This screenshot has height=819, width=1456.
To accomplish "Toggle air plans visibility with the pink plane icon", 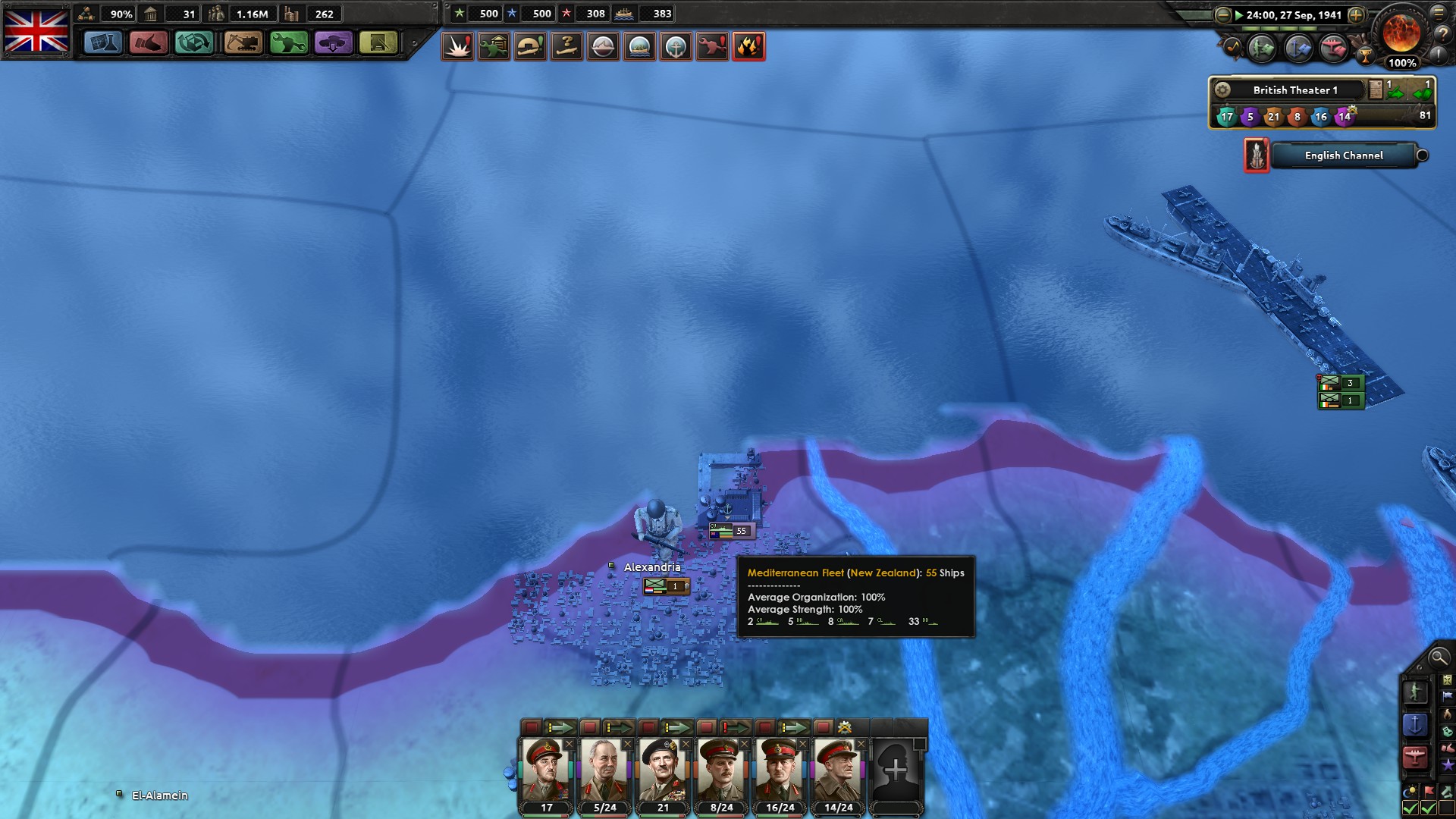I will click(1332, 49).
